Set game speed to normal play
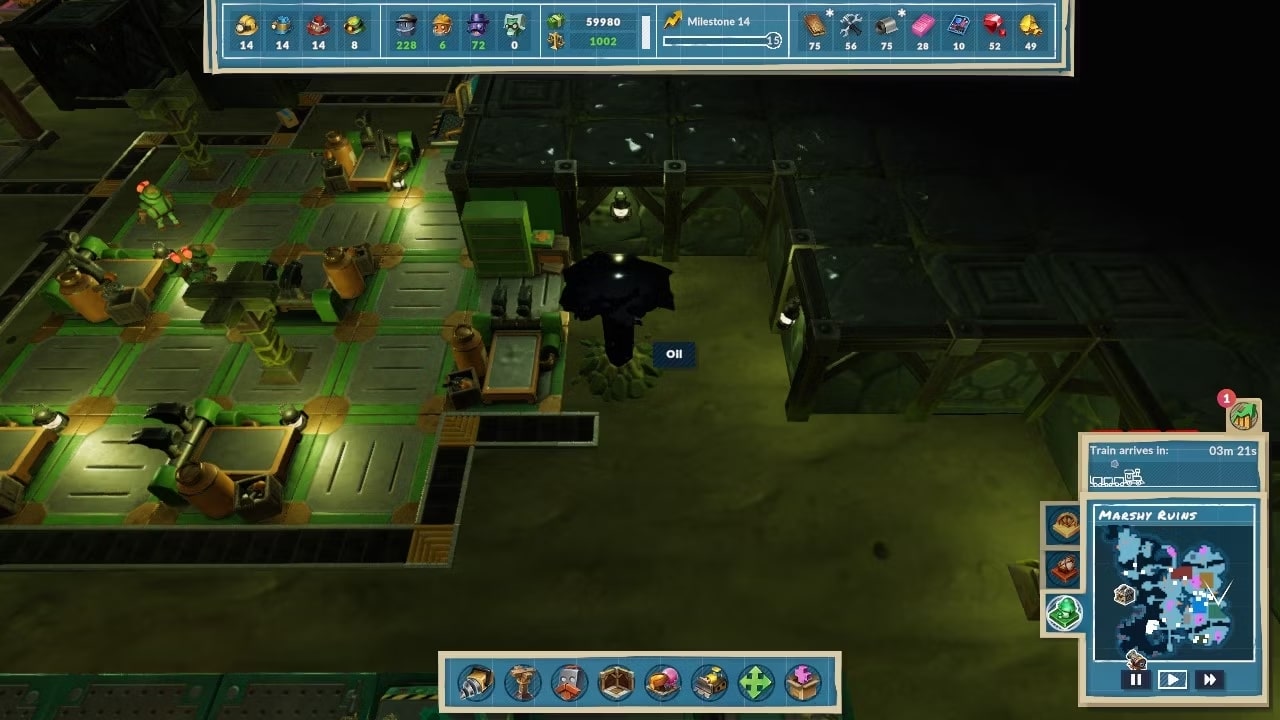 point(1172,680)
